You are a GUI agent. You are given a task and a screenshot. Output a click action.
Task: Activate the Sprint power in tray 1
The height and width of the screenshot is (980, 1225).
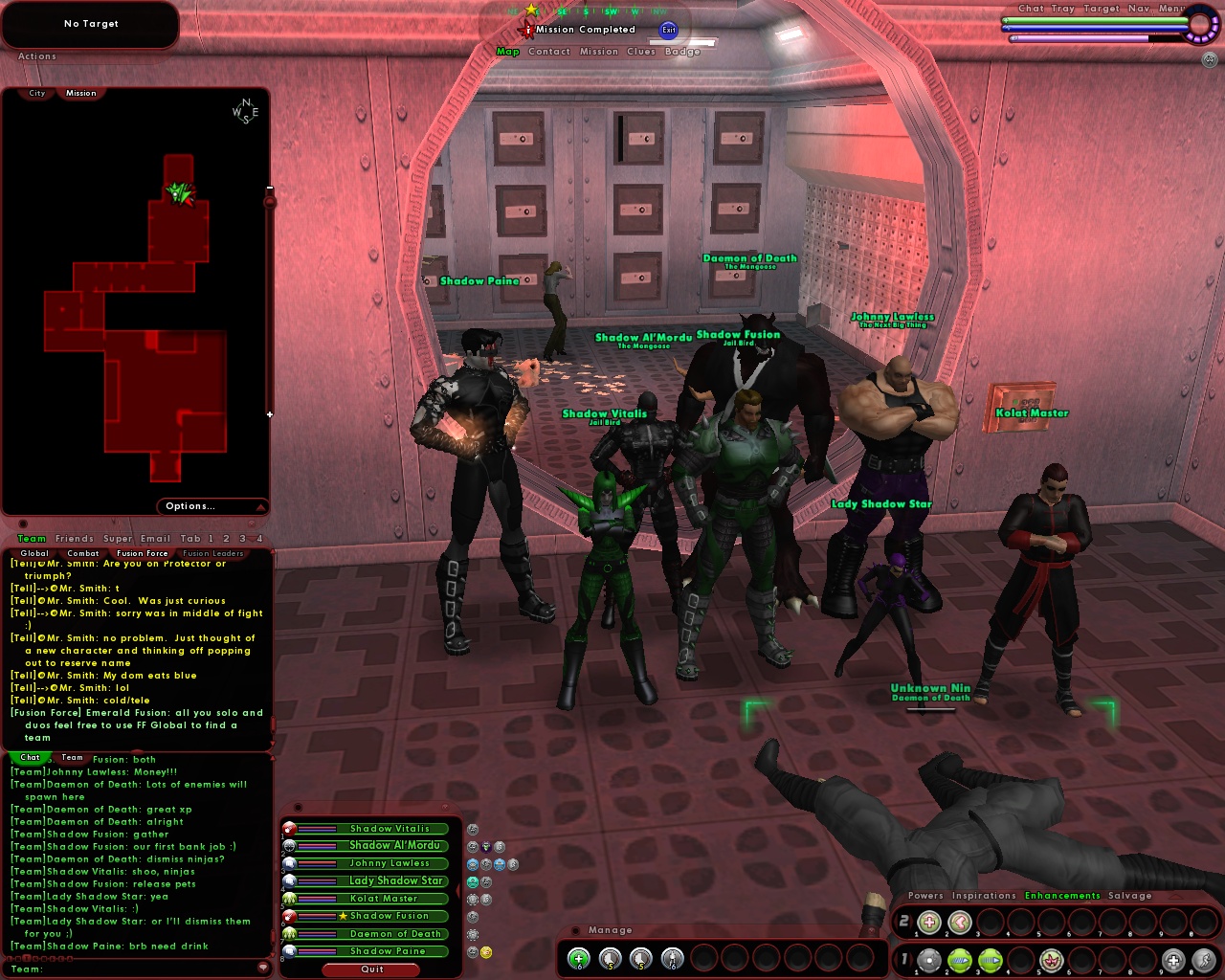click(1204, 960)
